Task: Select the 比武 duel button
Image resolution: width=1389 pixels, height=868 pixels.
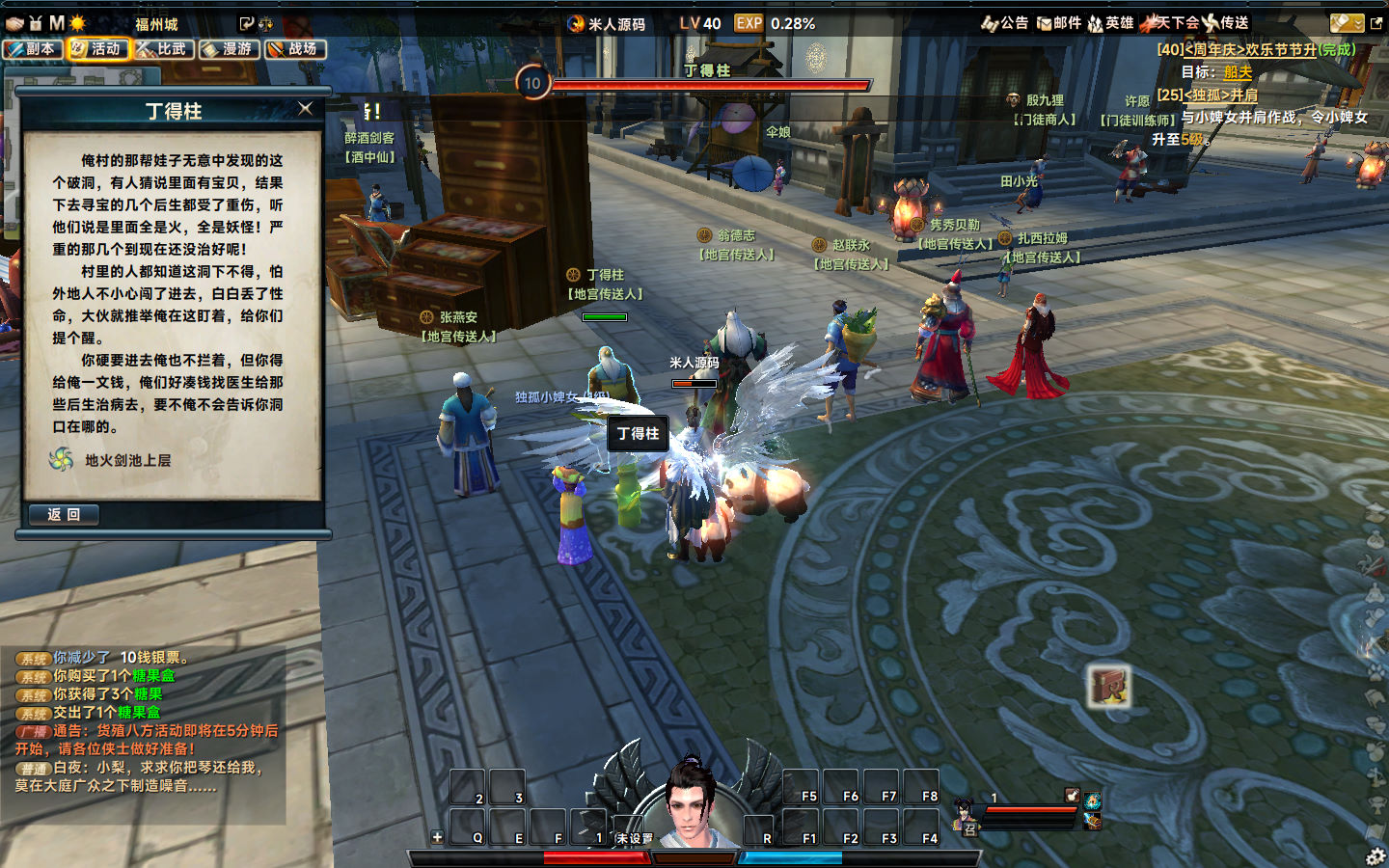Action: 164,49
